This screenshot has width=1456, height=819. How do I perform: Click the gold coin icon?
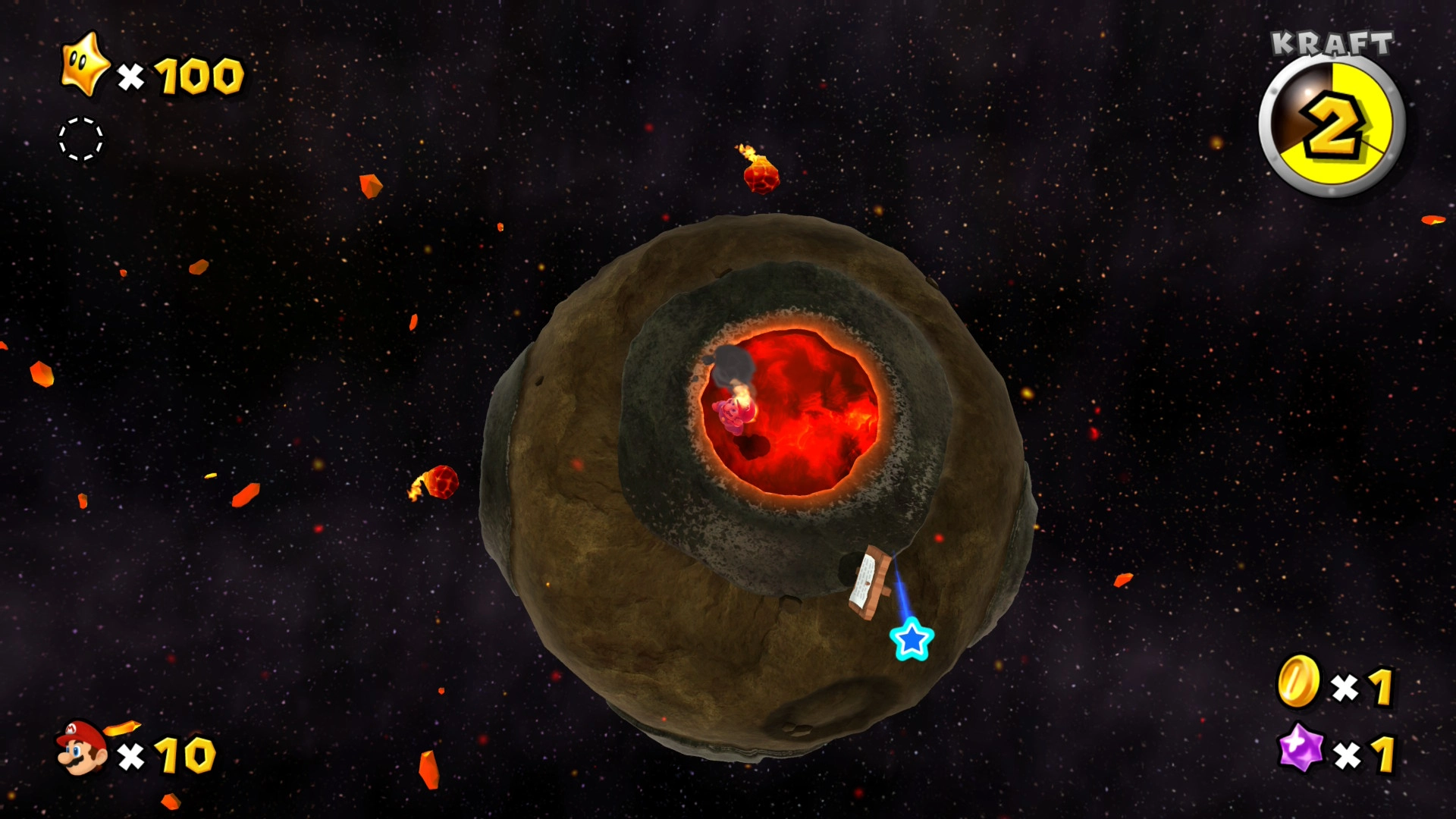pyautogui.click(x=1298, y=682)
